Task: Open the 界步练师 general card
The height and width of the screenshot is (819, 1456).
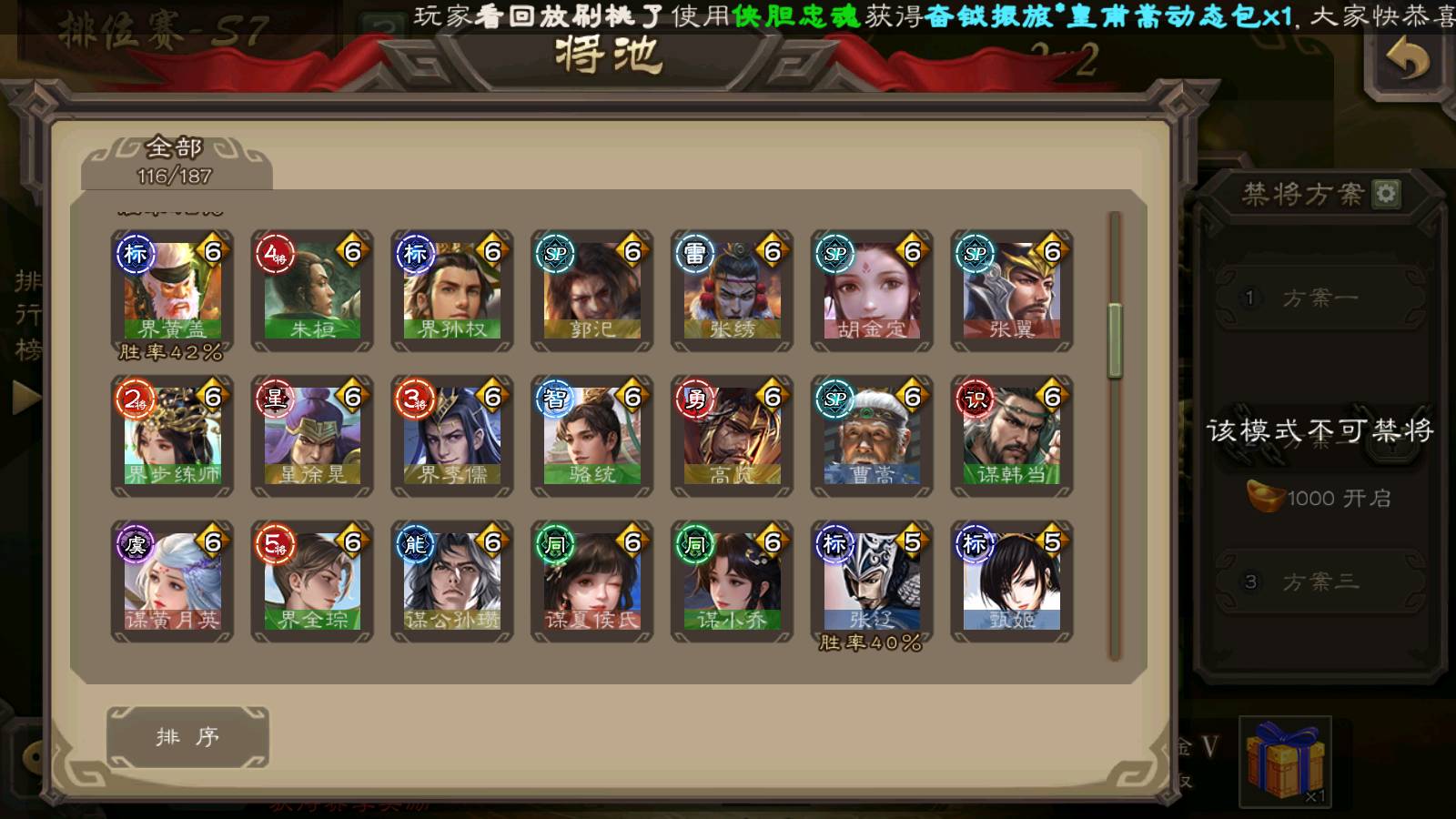Action: (172, 436)
